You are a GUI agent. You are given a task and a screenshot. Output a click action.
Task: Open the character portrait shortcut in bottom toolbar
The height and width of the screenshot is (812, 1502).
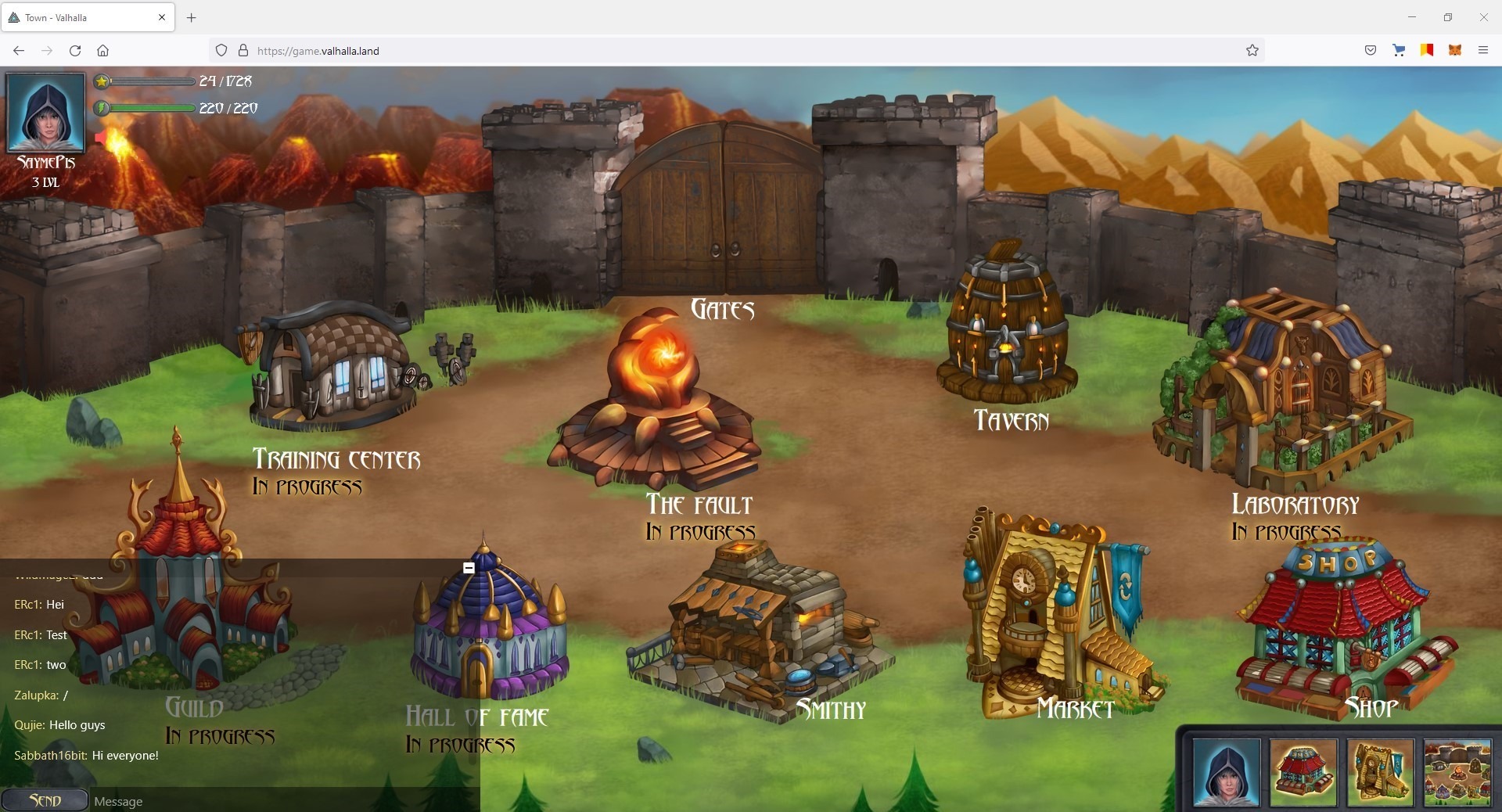click(x=1226, y=772)
